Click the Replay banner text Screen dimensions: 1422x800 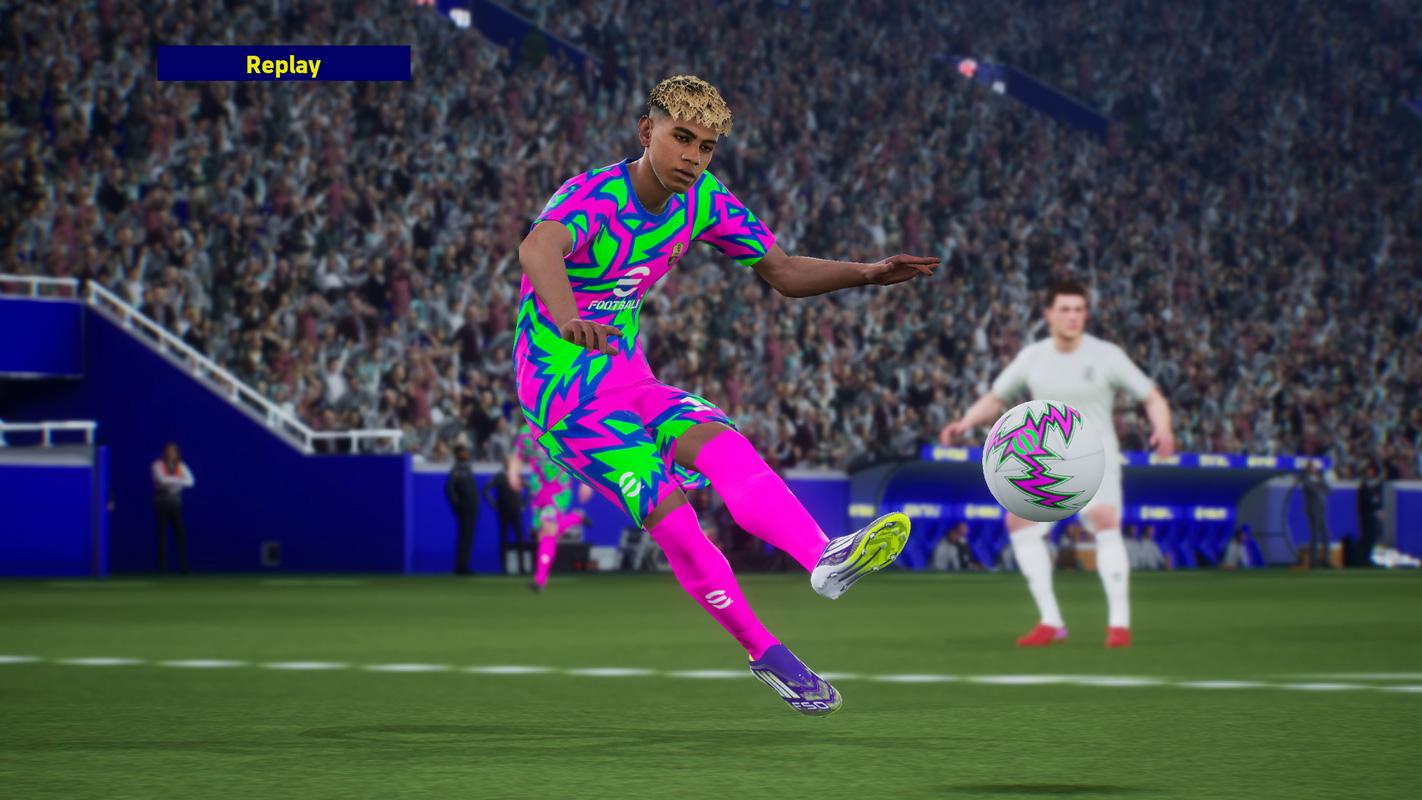pos(283,66)
